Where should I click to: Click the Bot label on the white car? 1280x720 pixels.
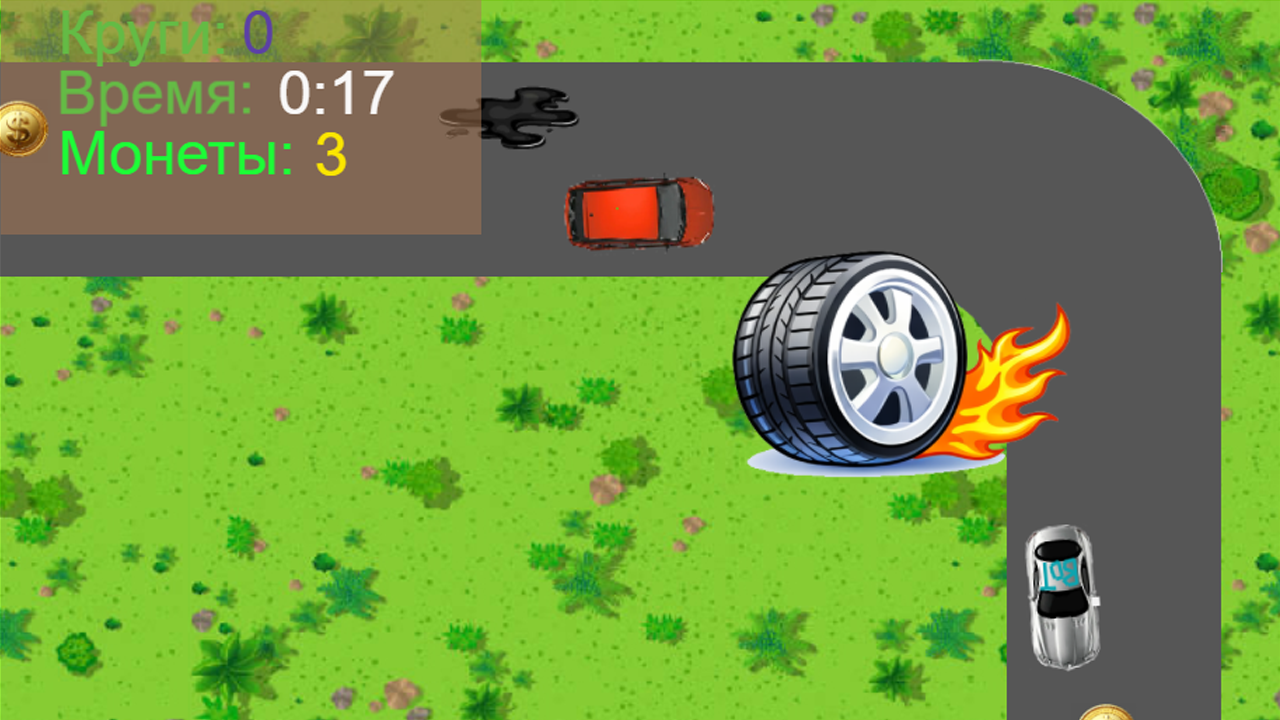[1062, 572]
